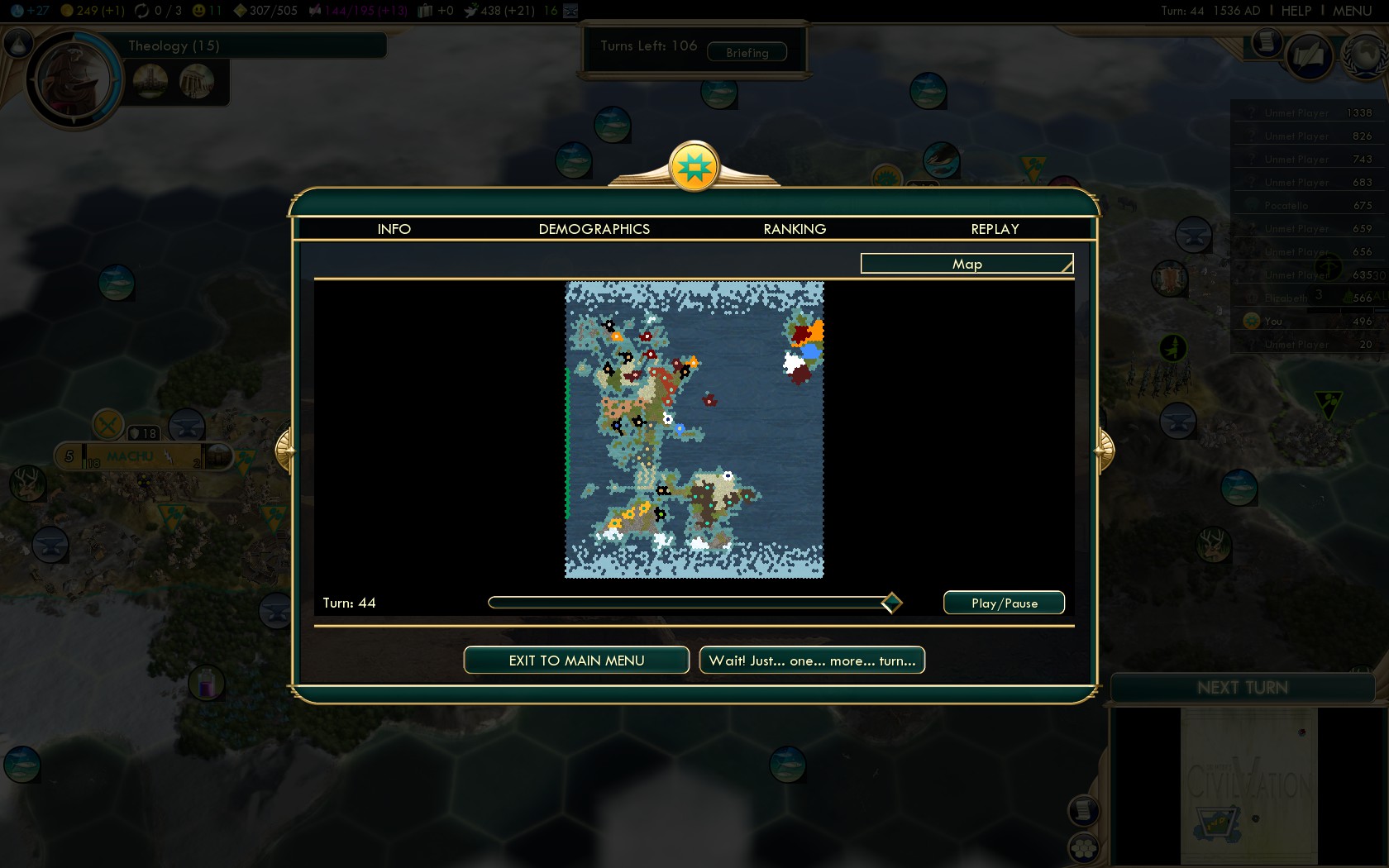Viewport: 1389px width, 868px height.
Task: Switch to the INFO tab
Action: (394, 229)
